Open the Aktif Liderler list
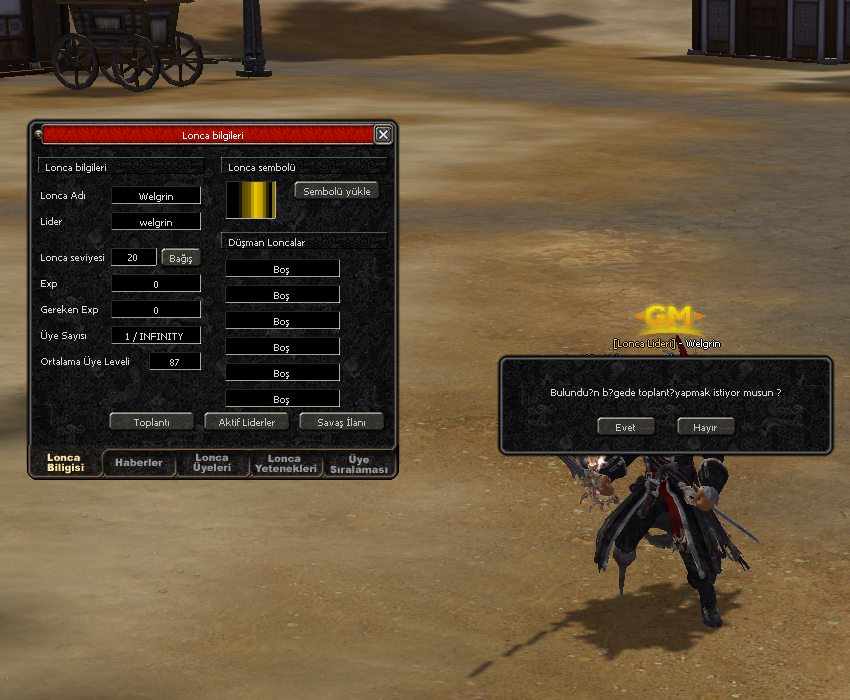 pyautogui.click(x=247, y=422)
